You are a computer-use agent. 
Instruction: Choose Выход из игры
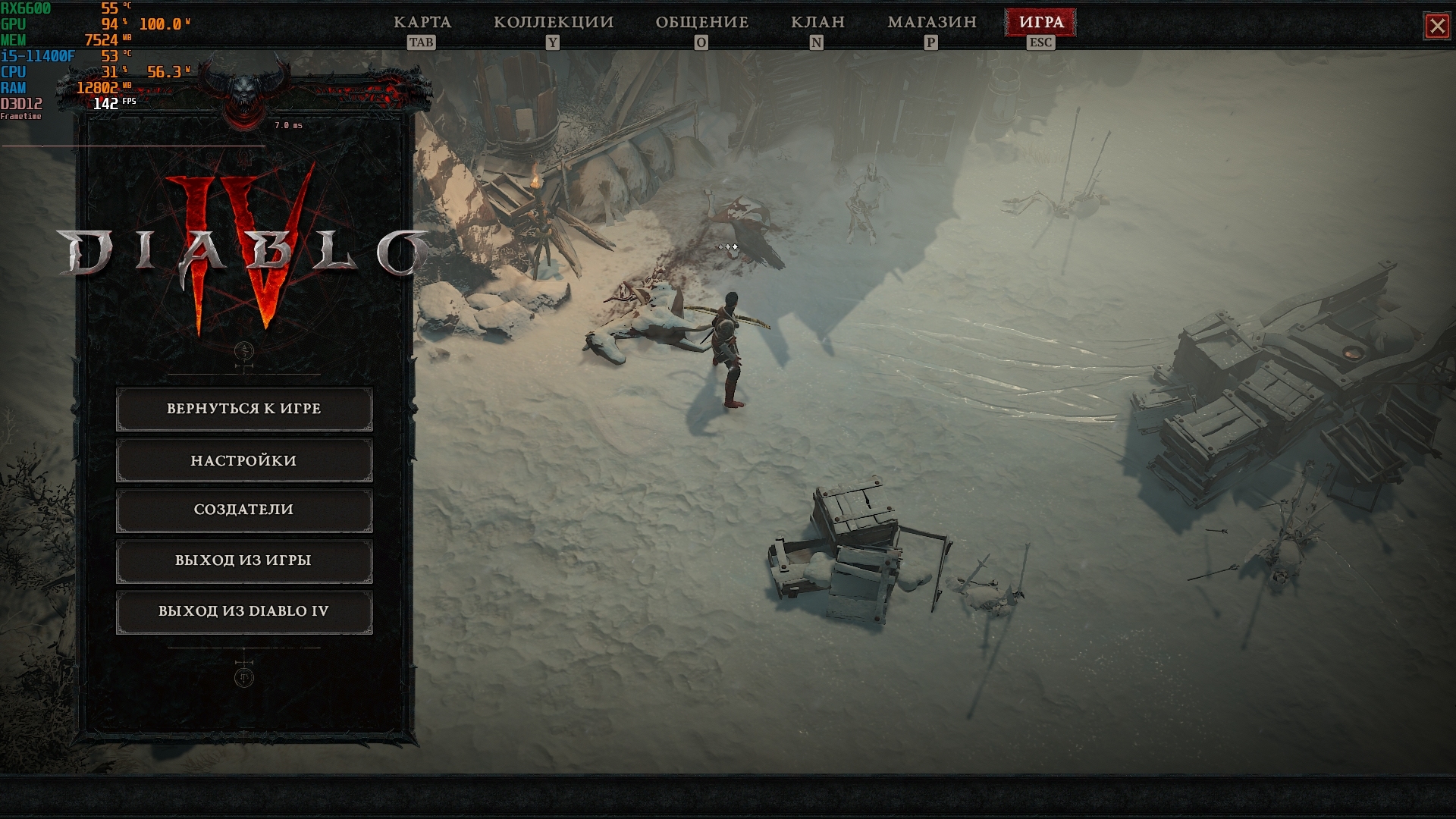244,560
